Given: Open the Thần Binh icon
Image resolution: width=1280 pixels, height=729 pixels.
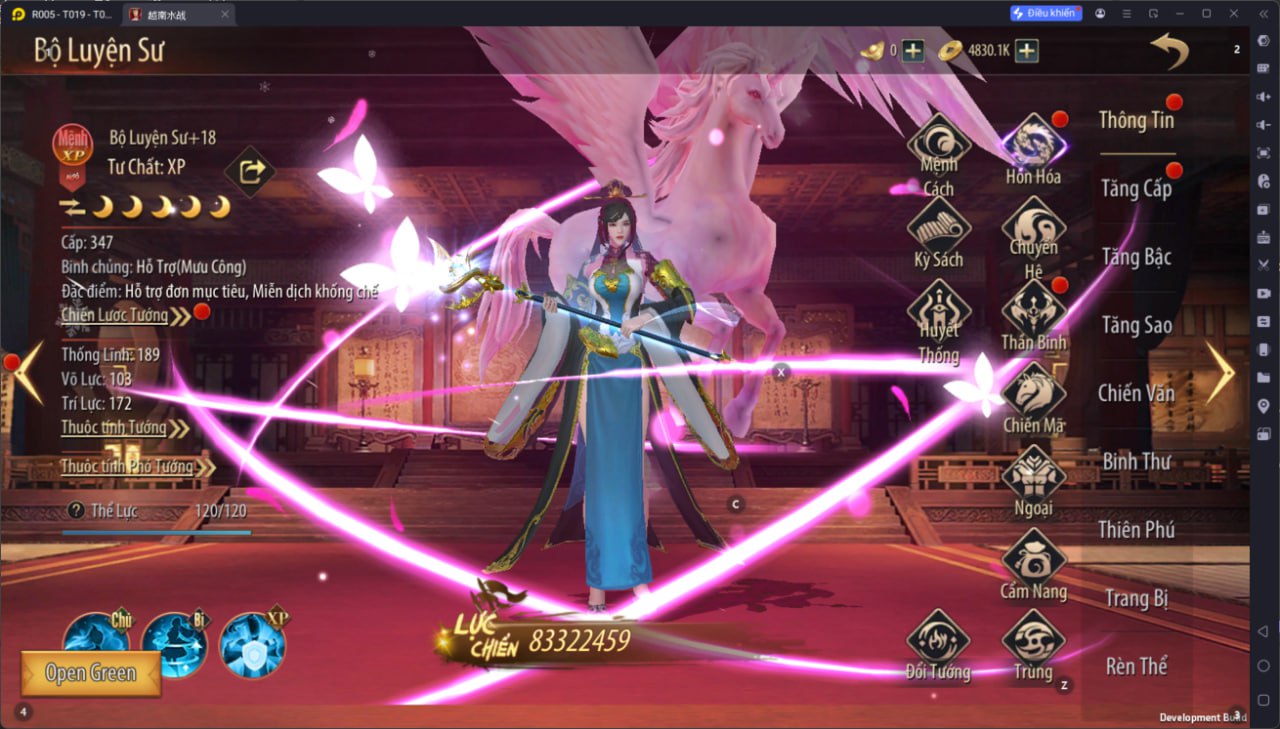Looking at the screenshot, I should pyautogui.click(x=1033, y=310).
